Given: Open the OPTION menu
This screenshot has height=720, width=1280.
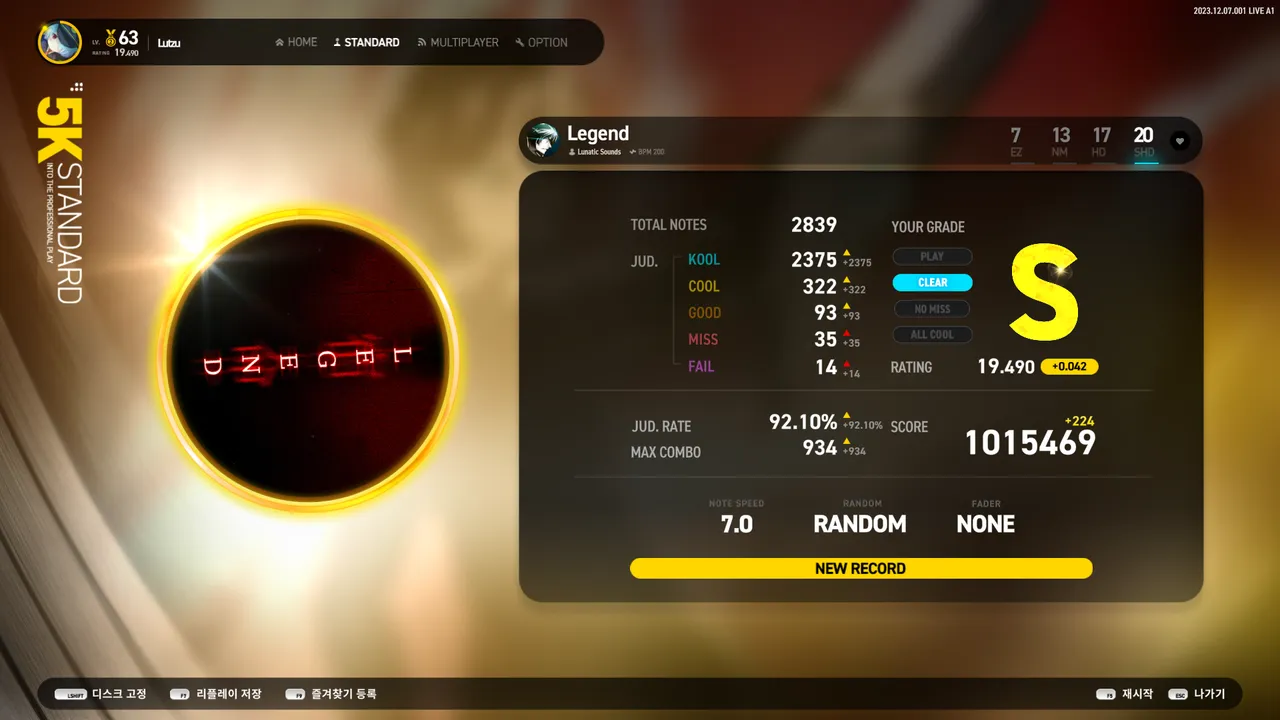Looking at the screenshot, I should click(x=541, y=42).
